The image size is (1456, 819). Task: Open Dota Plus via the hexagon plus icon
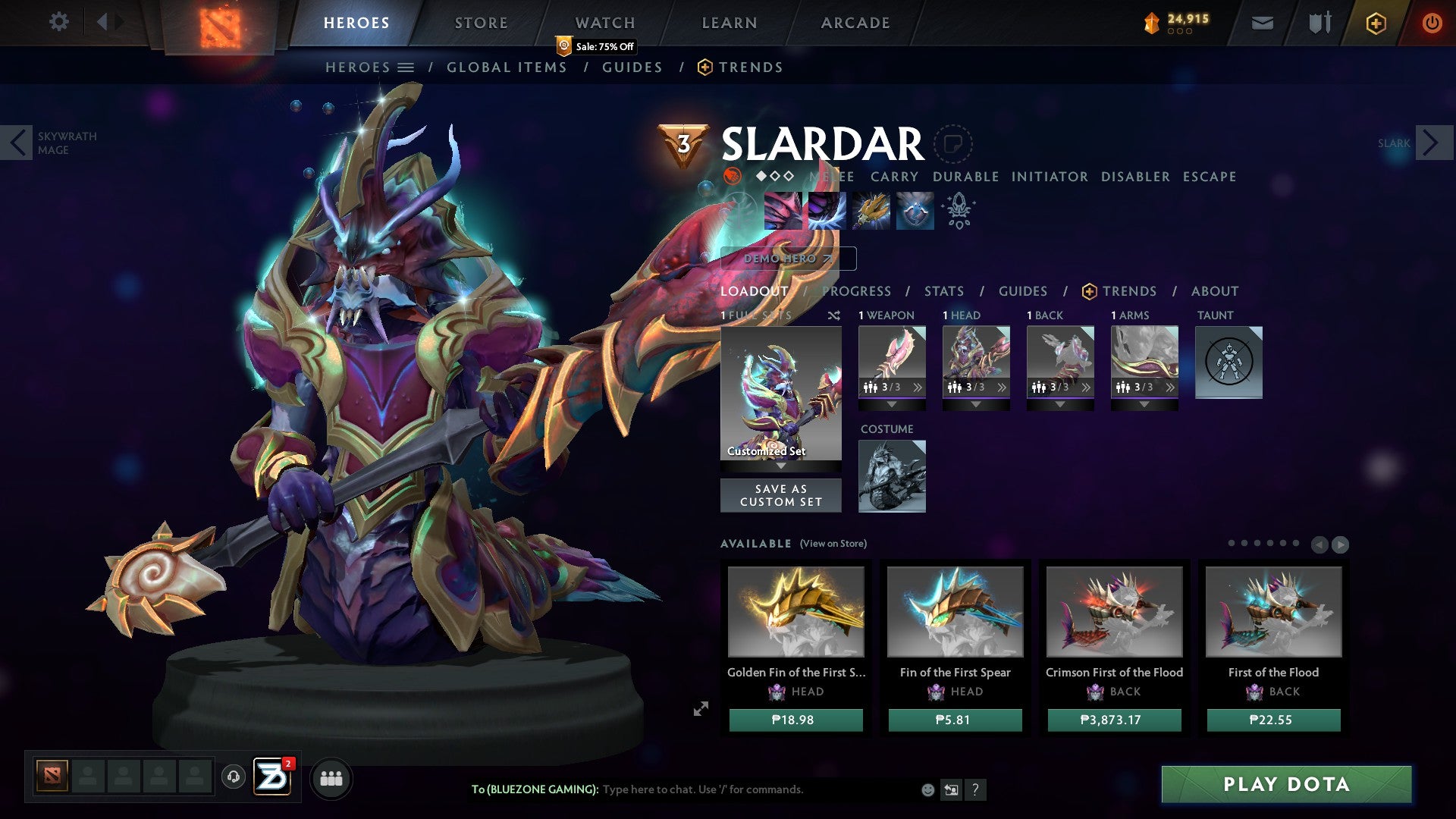pos(1376,23)
